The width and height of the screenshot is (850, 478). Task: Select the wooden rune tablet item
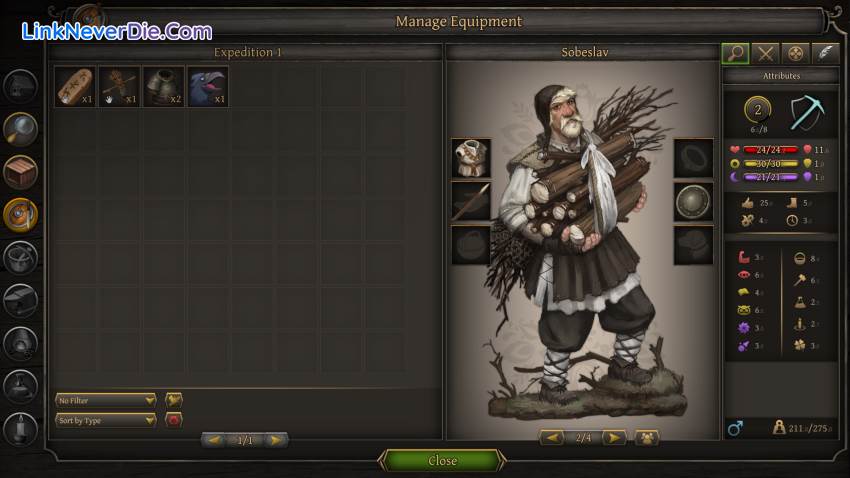coord(75,87)
